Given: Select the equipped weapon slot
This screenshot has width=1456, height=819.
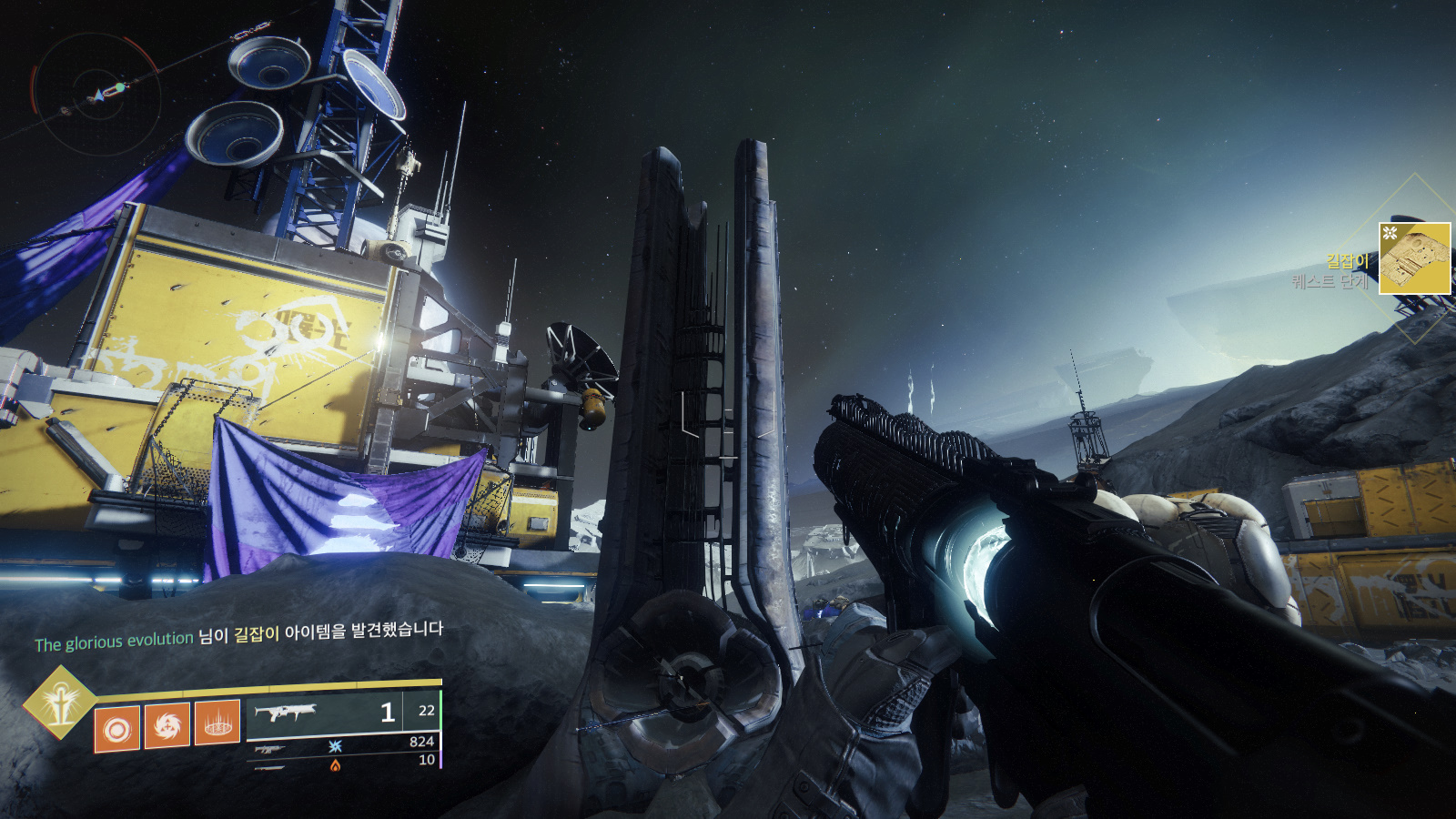Looking at the screenshot, I should 342,712.
